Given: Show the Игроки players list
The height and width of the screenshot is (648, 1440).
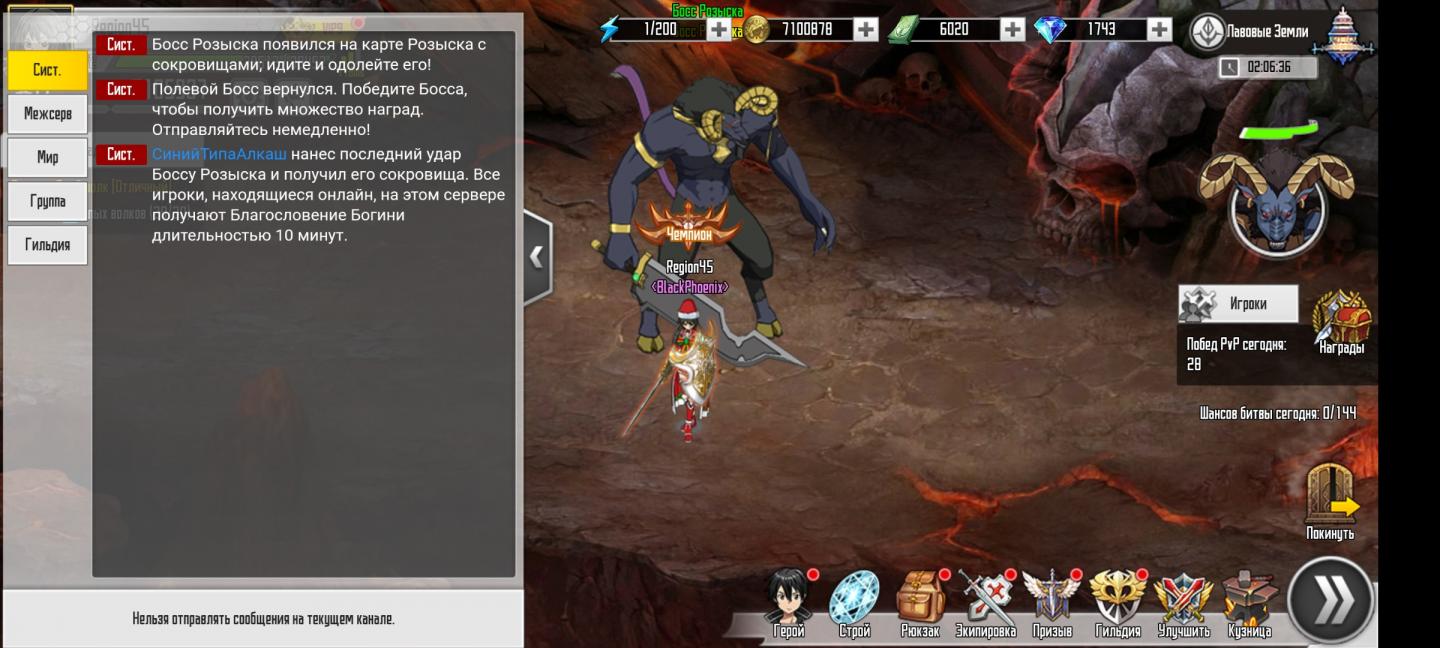Looking at the screenshot, I should 1237,304.
